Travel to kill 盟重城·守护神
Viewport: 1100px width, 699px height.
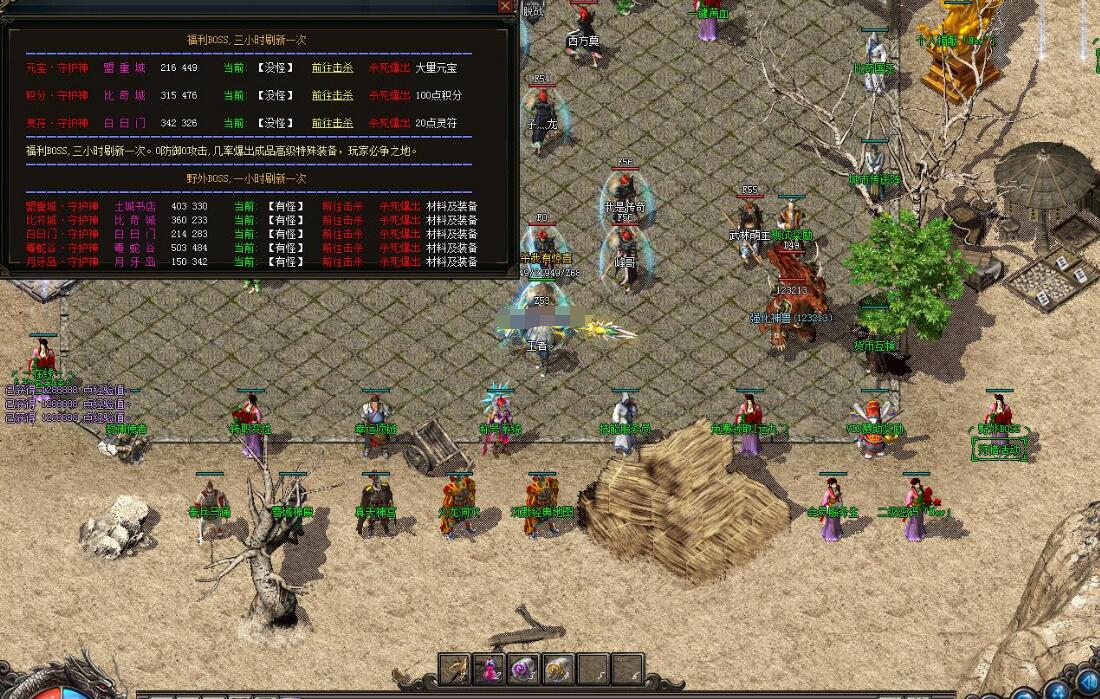click(x=342, y=206)
